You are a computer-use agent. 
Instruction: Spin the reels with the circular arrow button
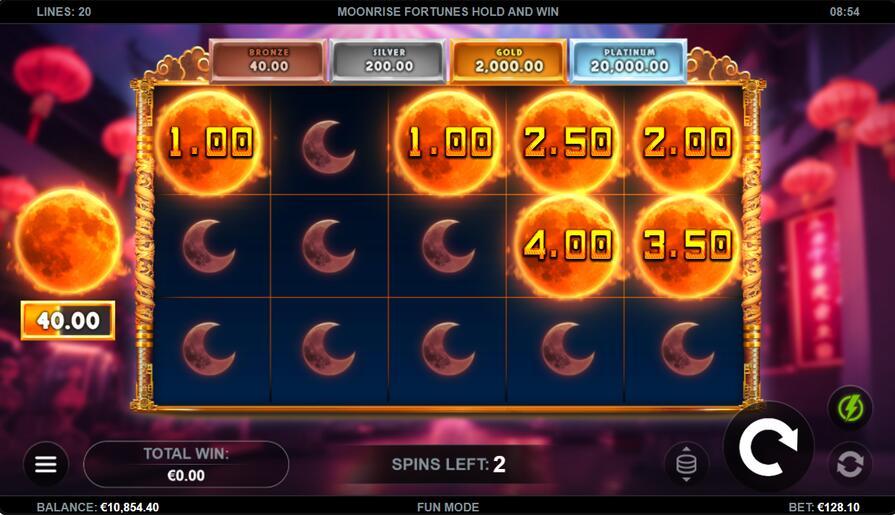[x=767, y=447]
